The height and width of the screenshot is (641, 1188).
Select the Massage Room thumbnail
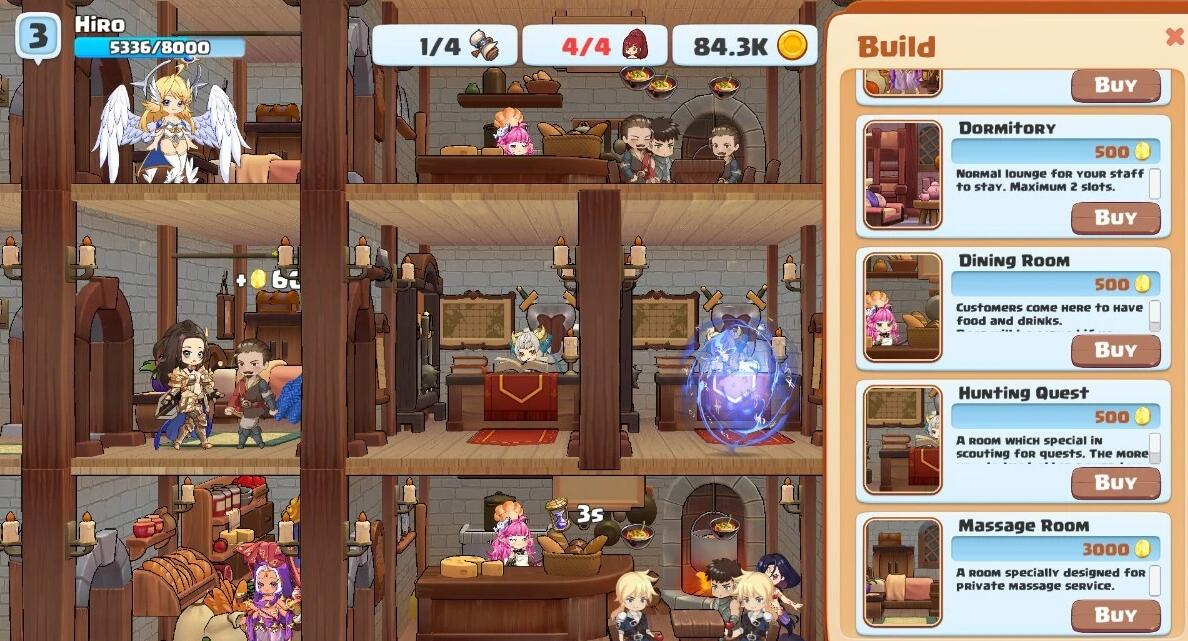[902, 572]
